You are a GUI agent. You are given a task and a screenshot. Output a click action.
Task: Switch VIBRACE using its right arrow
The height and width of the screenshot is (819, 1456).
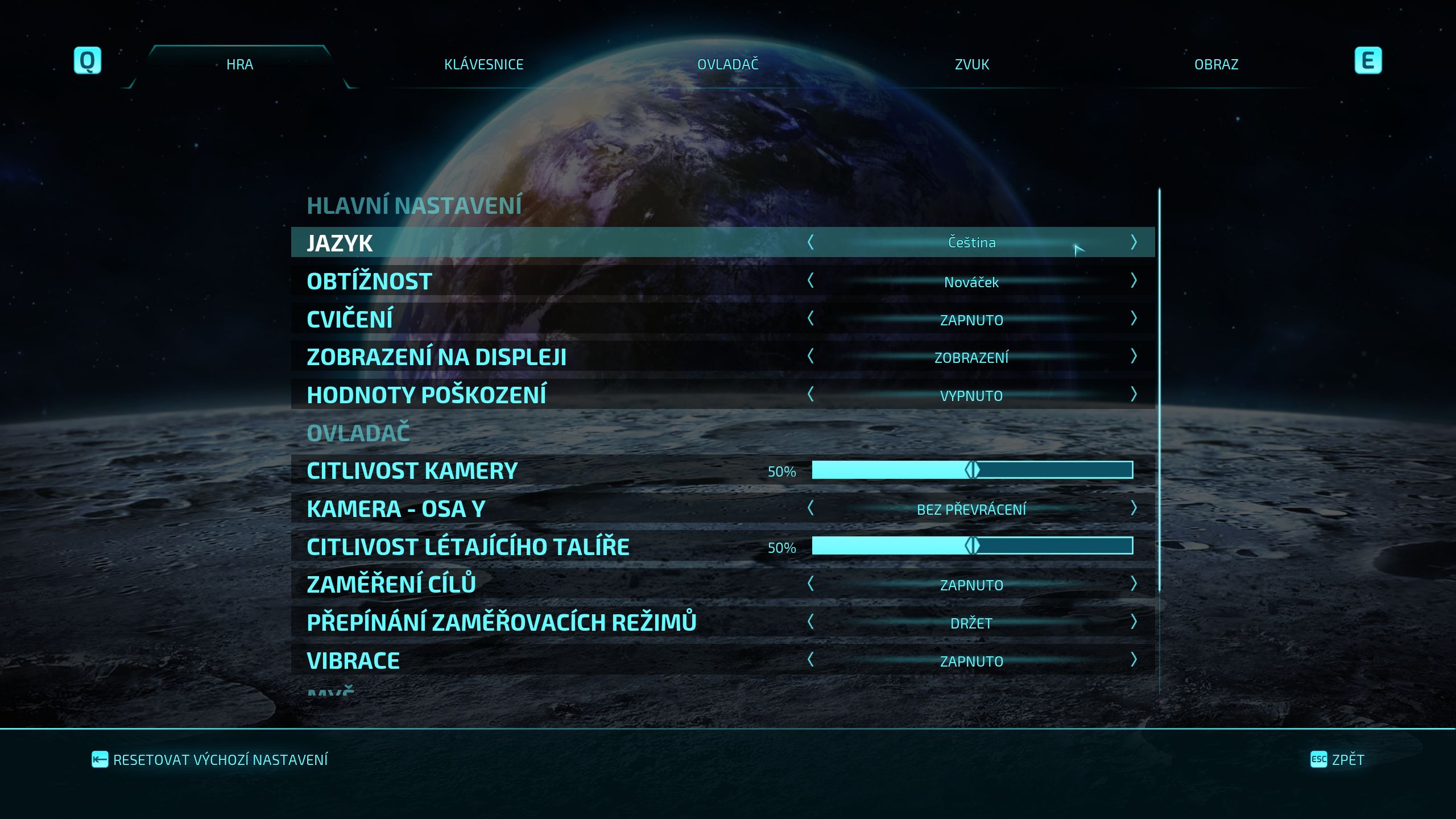(x=1134, y=660)
